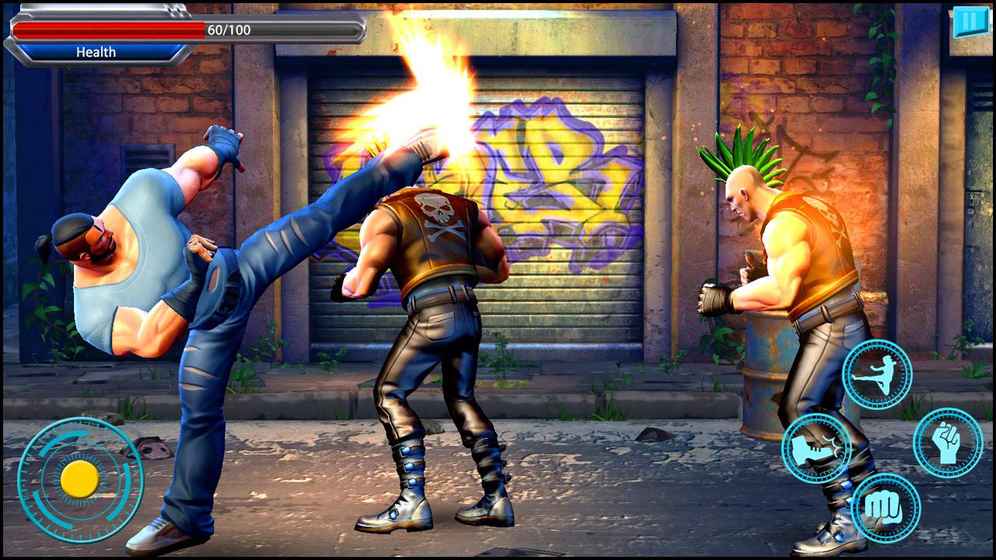Activate the raised fist attack button
The height and width of the screenshot is (560, 996).
click(x=947, y=443)
